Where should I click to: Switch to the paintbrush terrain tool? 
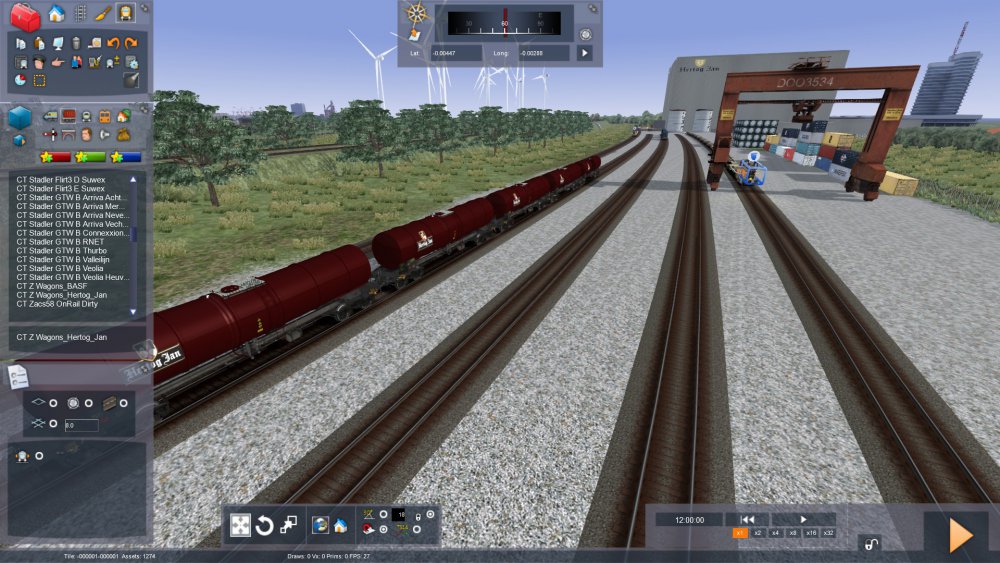pyautogui.click(x=103, y=13)
